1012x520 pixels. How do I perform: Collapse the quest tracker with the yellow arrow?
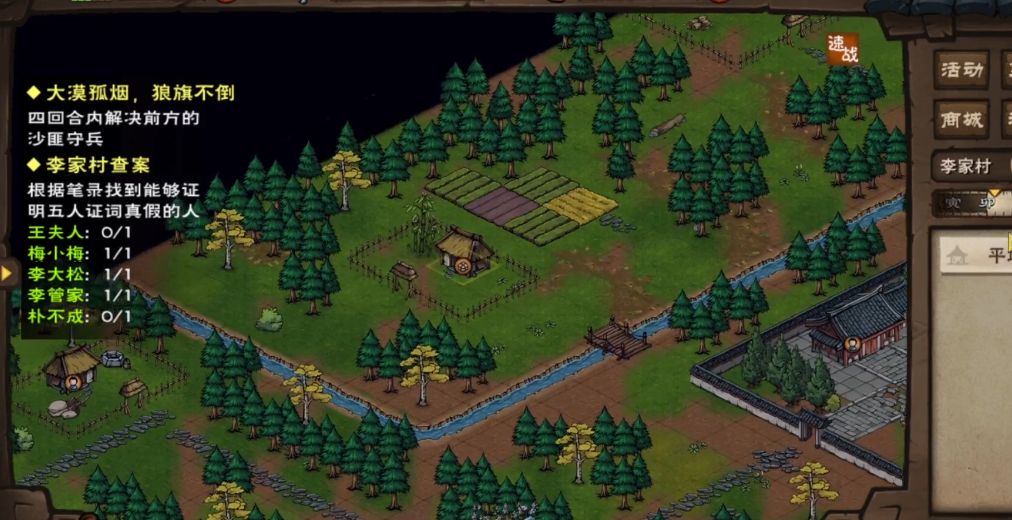[8, 272]
